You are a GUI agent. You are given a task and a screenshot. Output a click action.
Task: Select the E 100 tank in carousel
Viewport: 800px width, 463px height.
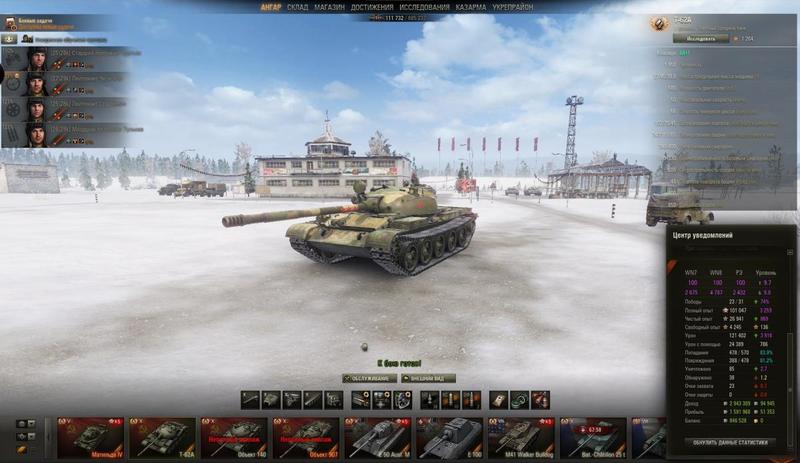coord(449,438)
